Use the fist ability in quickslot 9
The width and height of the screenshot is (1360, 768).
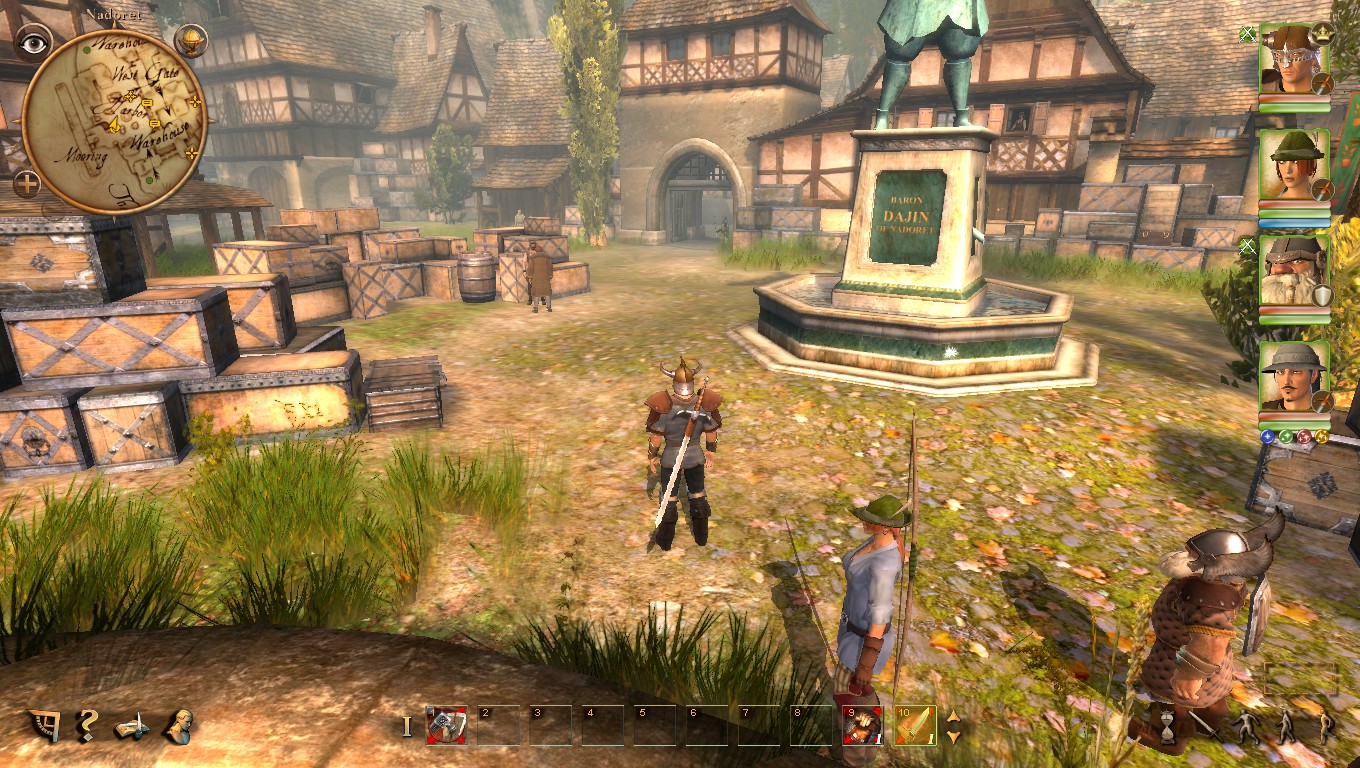click(861, 725)
